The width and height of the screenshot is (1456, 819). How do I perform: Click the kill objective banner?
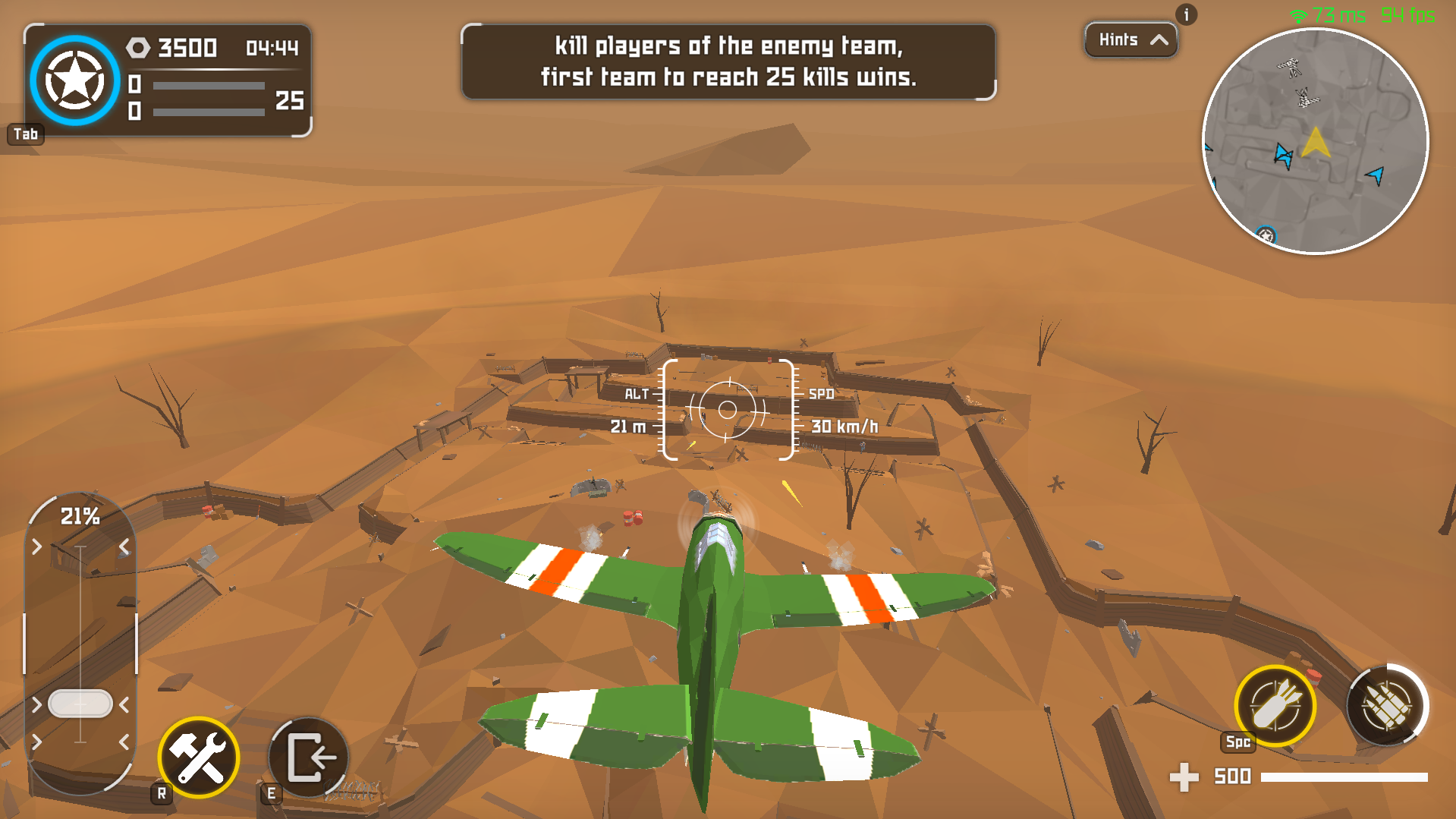[728, 61]
